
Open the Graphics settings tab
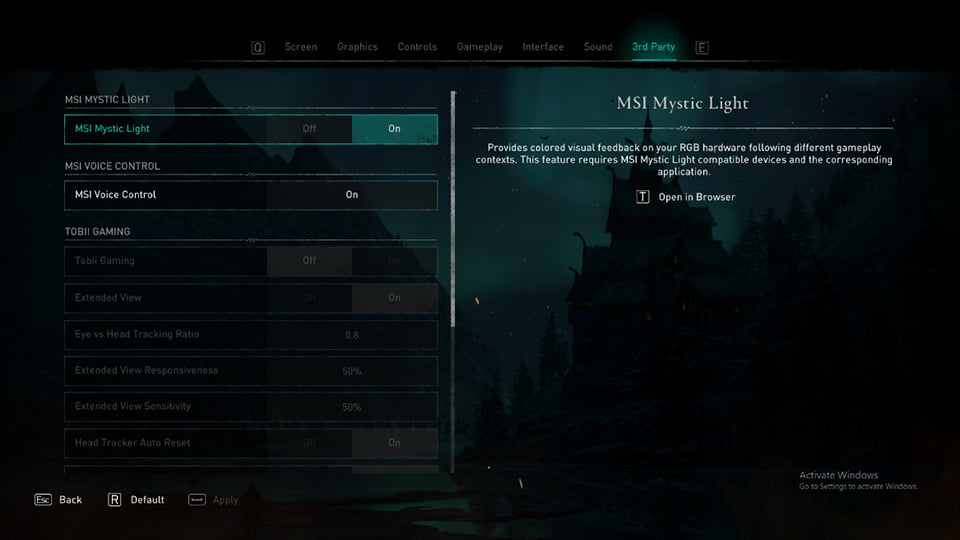tap(357, 47)
